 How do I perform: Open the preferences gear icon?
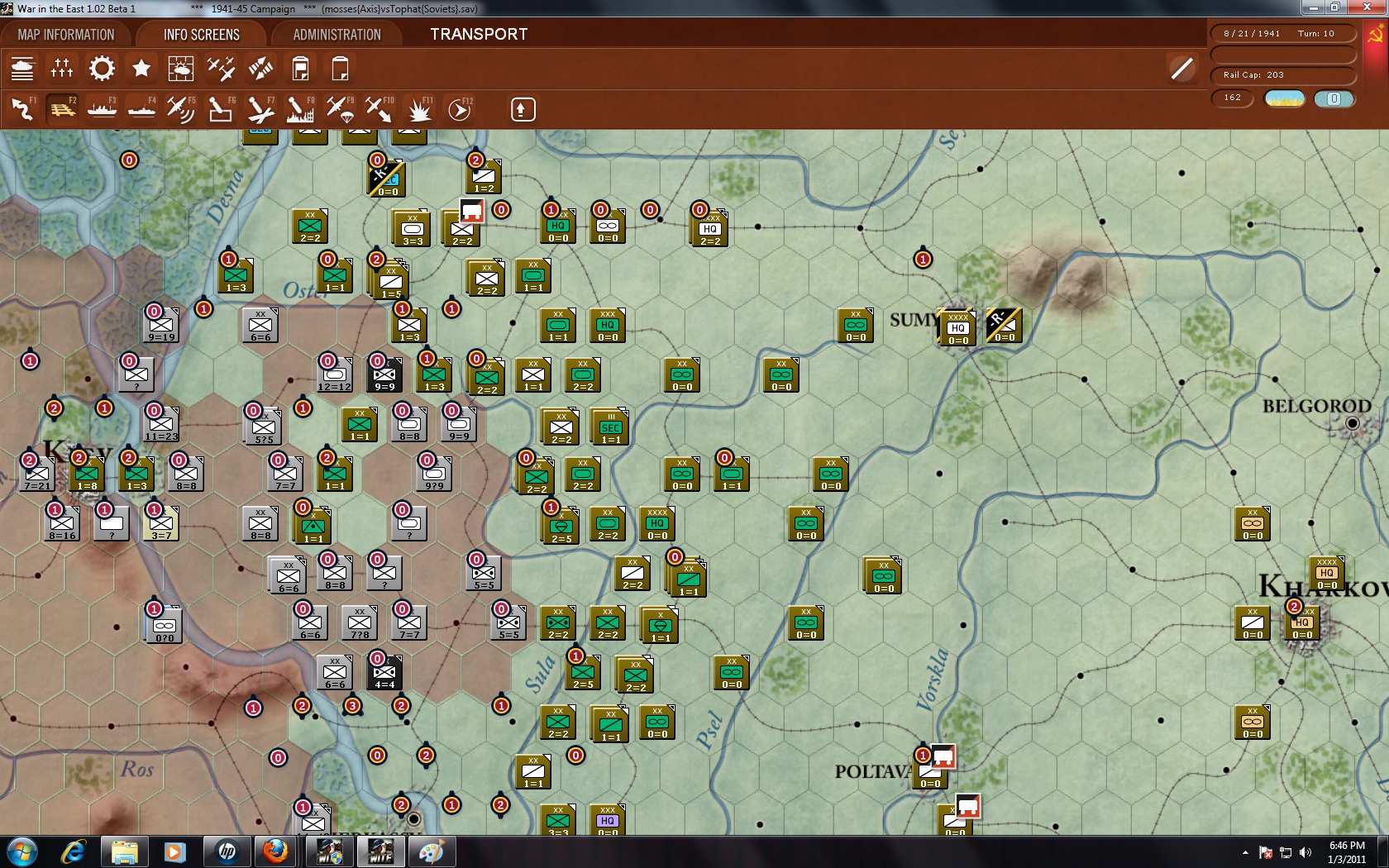pos(101,68)
